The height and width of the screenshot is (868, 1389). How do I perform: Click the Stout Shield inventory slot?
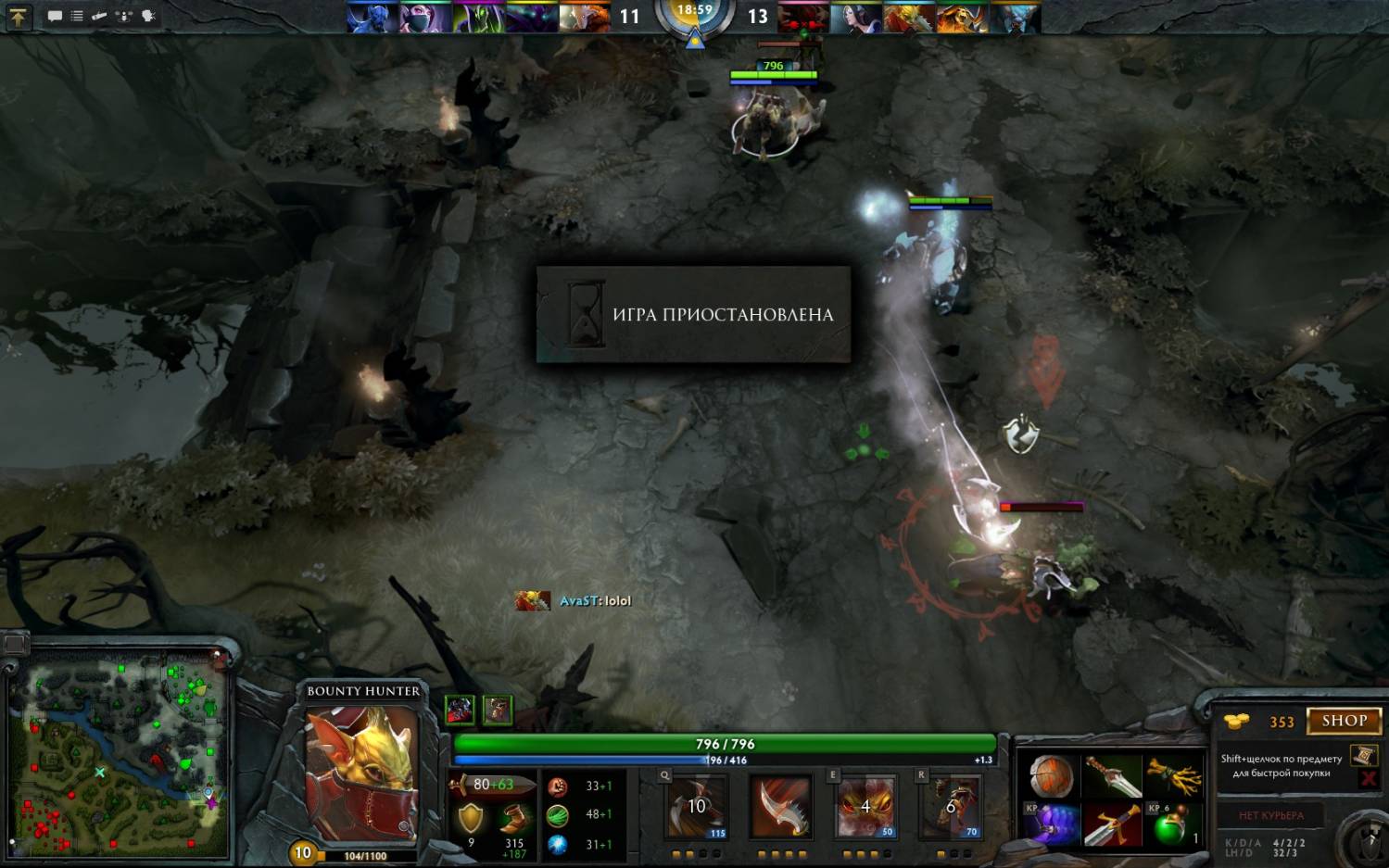click(1051, 776)
